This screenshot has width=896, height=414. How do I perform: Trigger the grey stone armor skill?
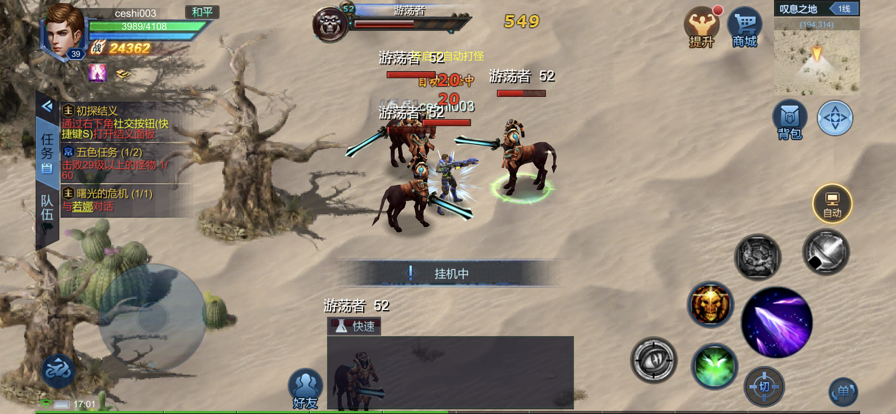[758, 256]
